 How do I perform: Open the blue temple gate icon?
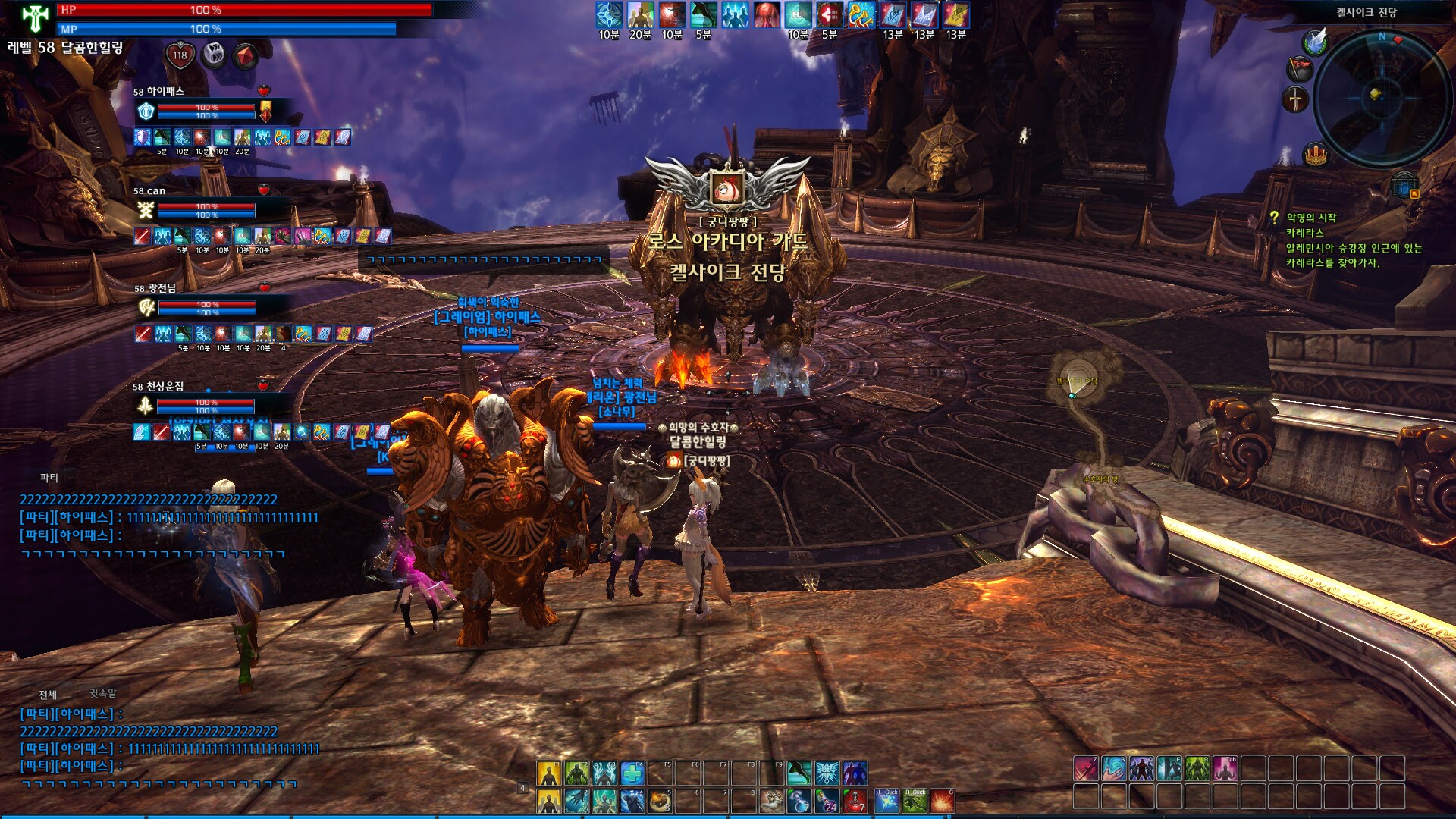point(1404,184)
